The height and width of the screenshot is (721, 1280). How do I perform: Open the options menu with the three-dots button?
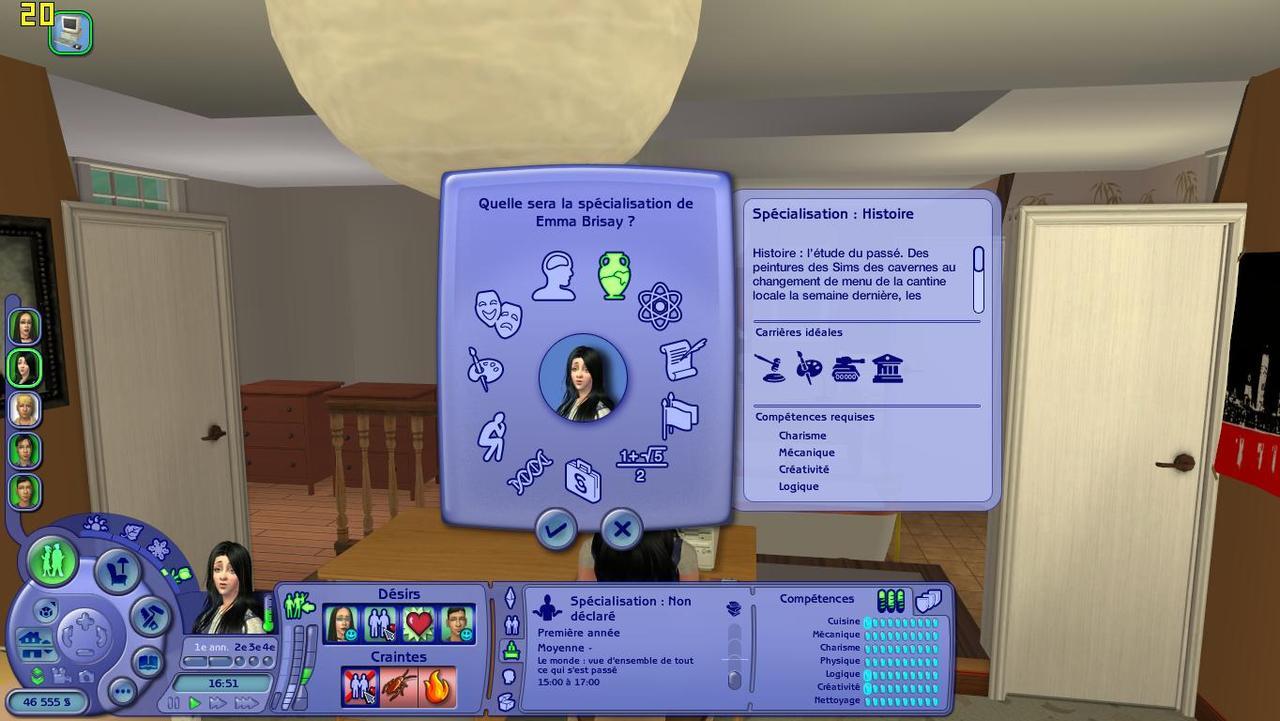click(x=122, y=691)
